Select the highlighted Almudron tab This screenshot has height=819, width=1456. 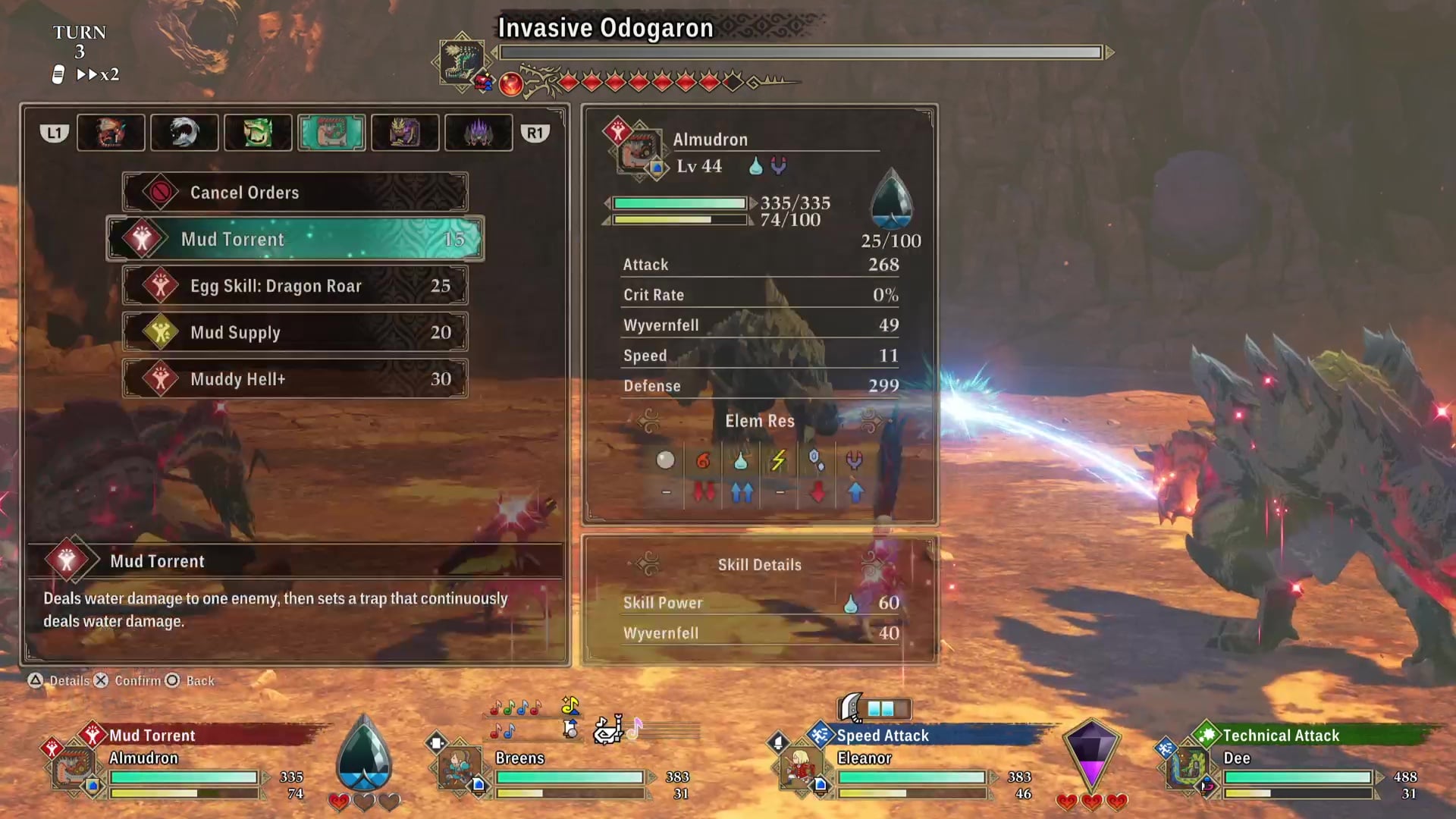[x=331, y=133]
